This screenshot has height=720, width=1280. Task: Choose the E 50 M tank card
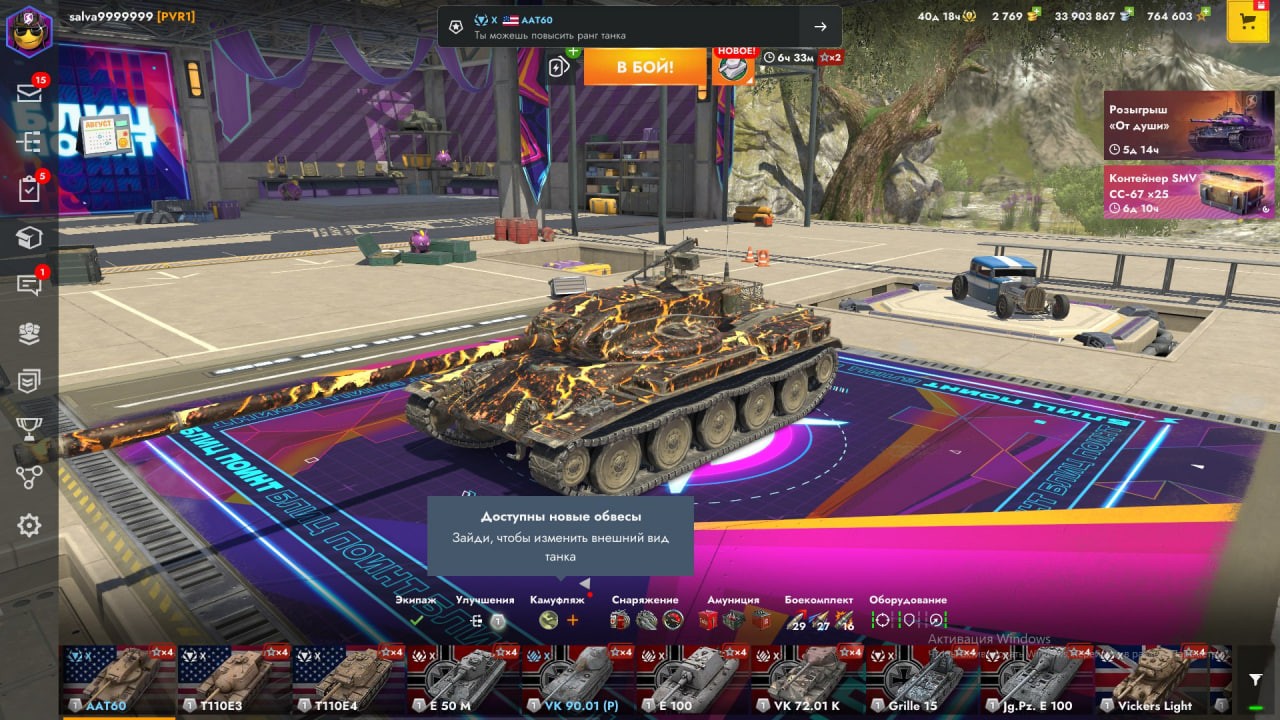click(463, 680)
